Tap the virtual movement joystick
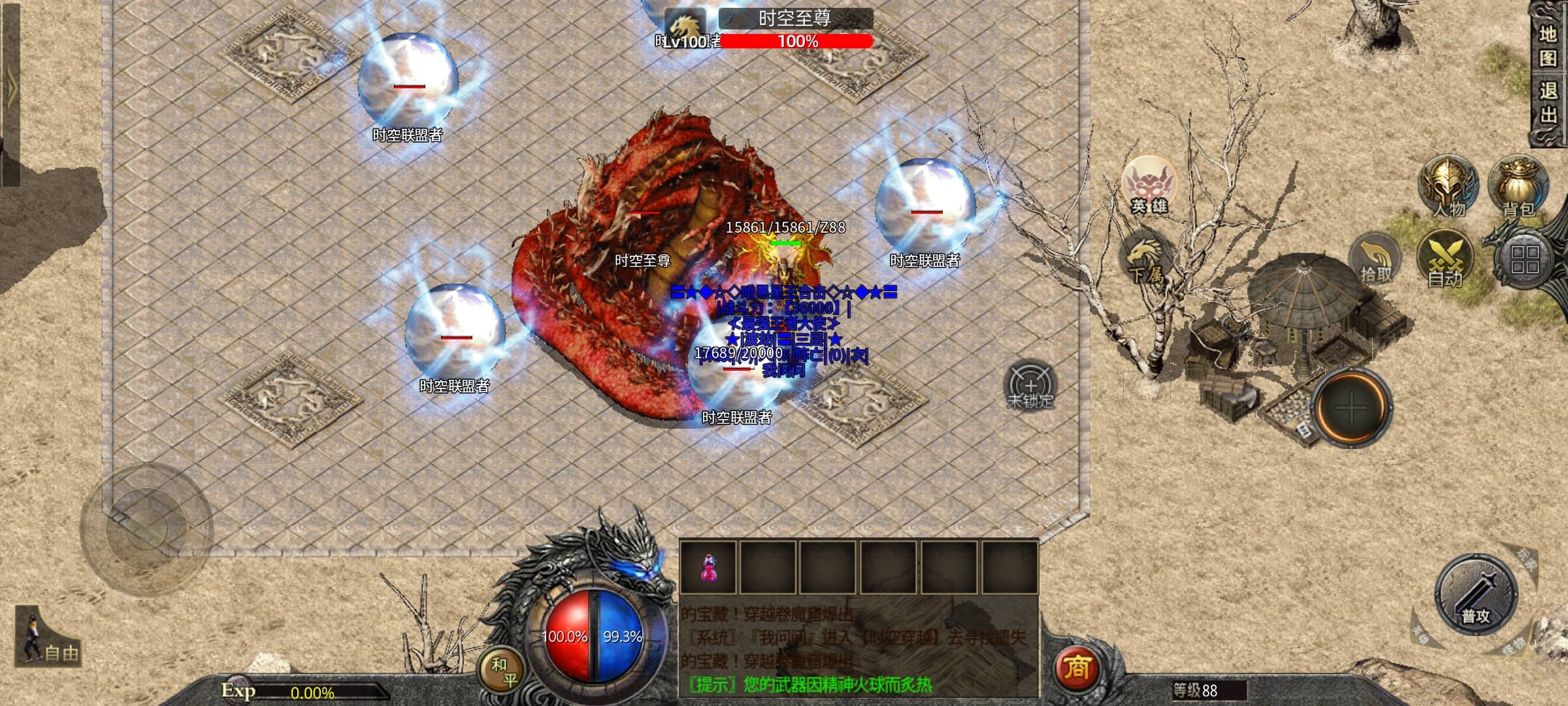 point(146,529)
